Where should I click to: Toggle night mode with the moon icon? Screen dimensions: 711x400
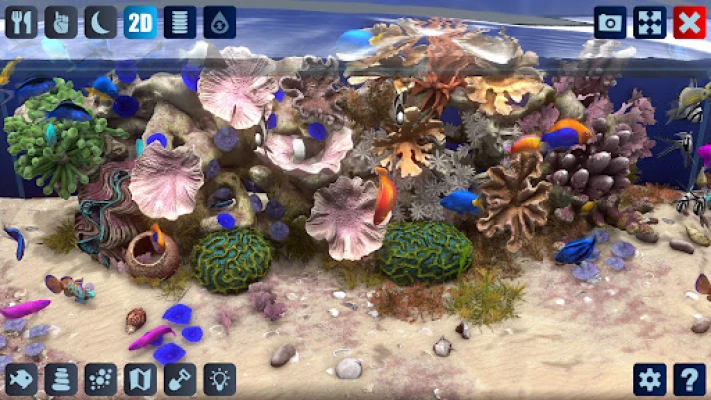[100, 22]
